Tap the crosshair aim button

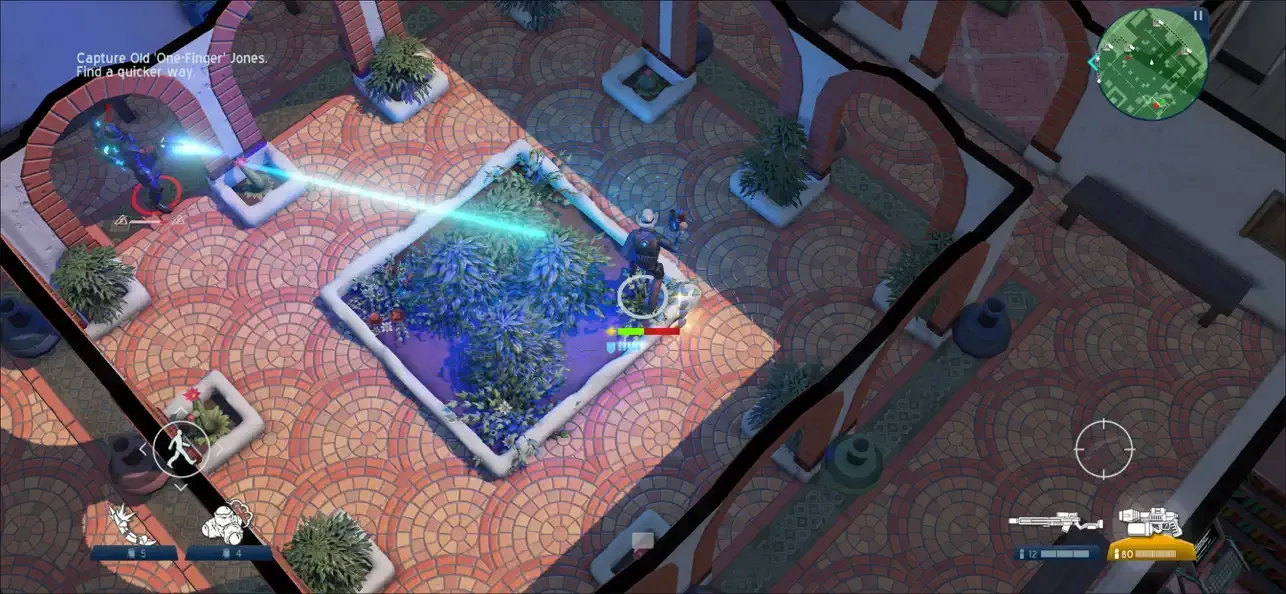point(1103,449)
